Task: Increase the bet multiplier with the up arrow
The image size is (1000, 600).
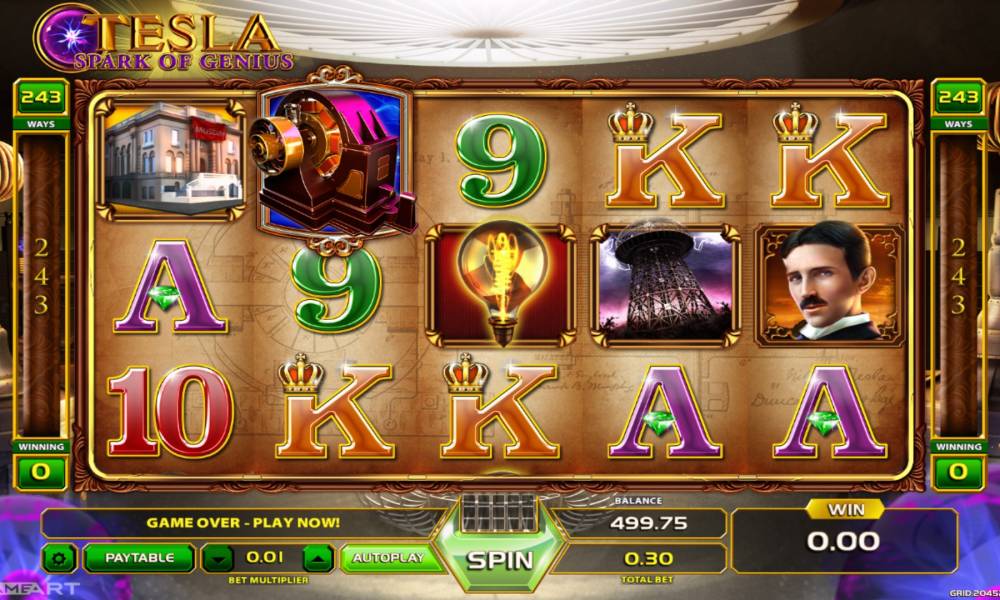Action: click(315, 558)
